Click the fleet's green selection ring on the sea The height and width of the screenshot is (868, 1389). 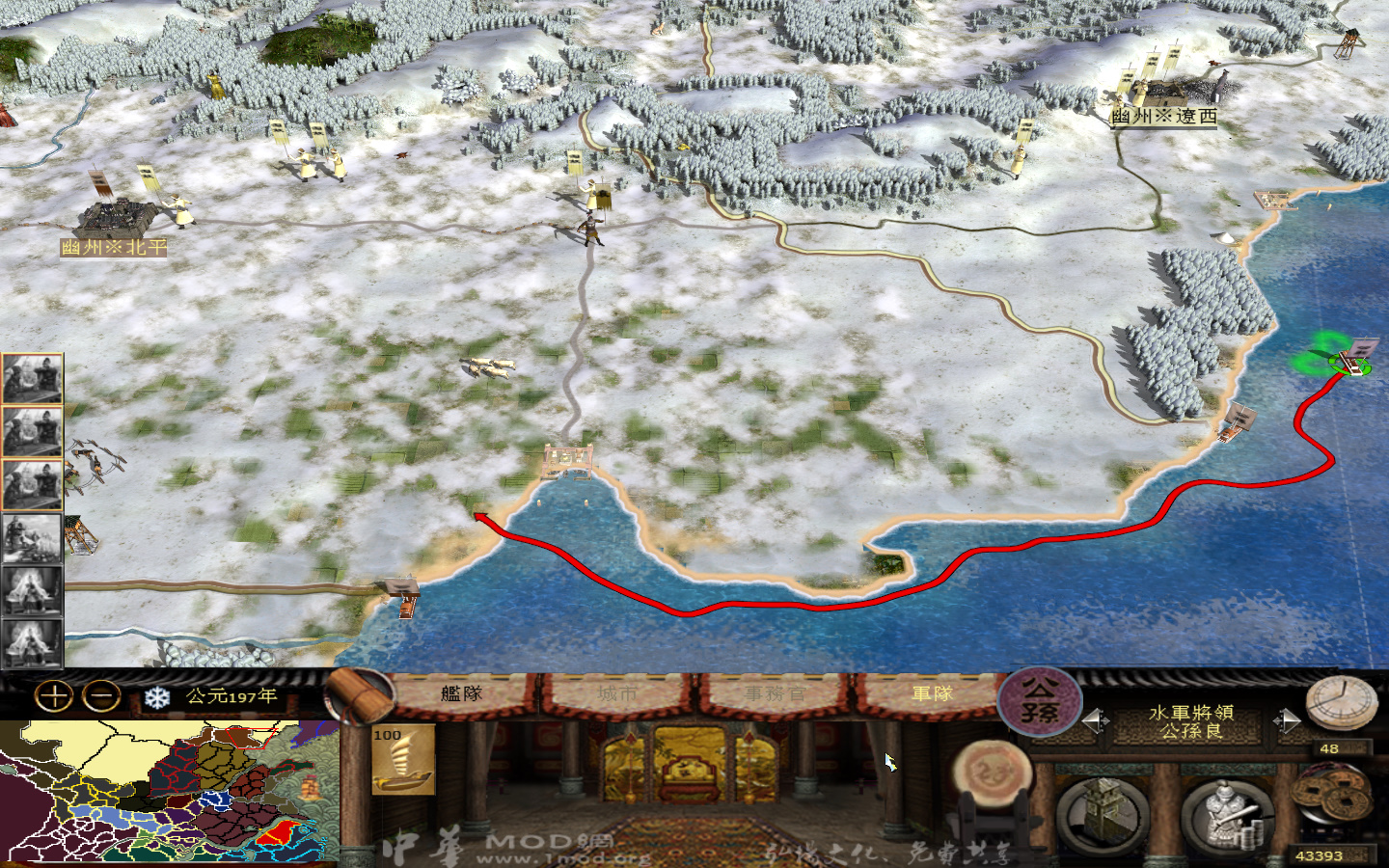tap(1348, 364)
